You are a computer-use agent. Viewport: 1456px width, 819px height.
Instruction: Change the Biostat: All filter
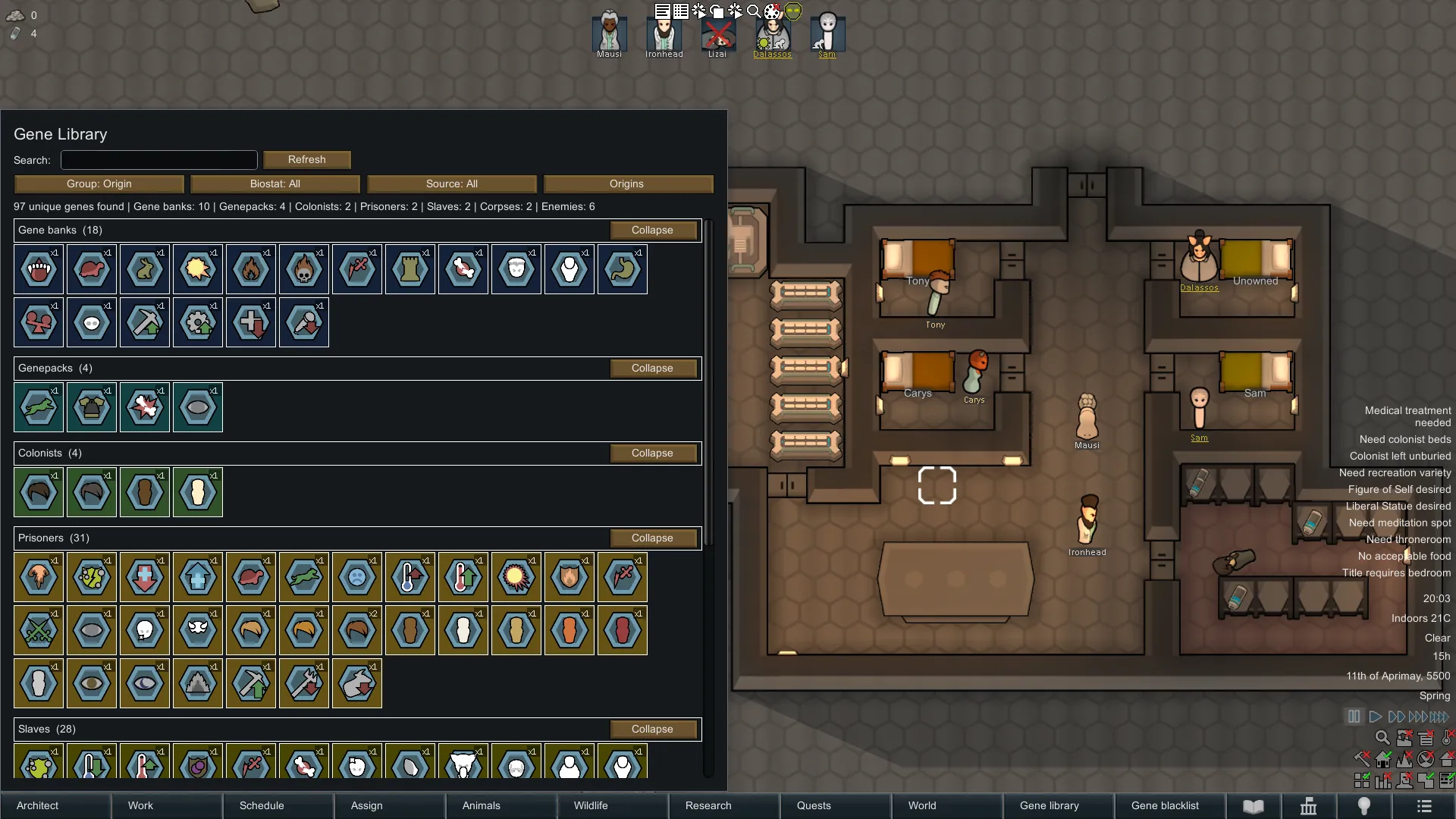point(275,184)
